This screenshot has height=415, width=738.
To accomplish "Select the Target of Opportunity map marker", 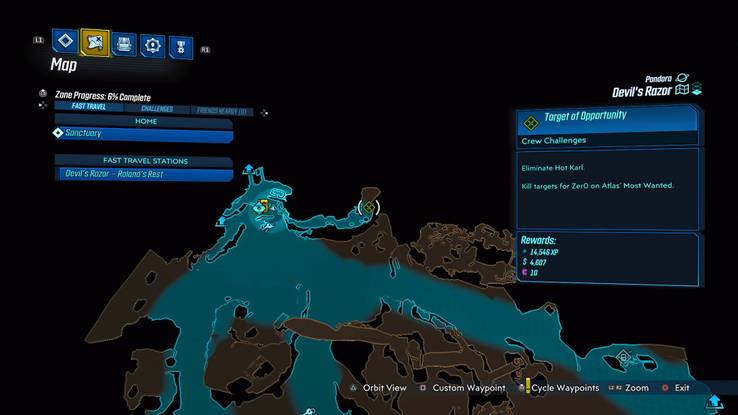I will click(368, 207).
